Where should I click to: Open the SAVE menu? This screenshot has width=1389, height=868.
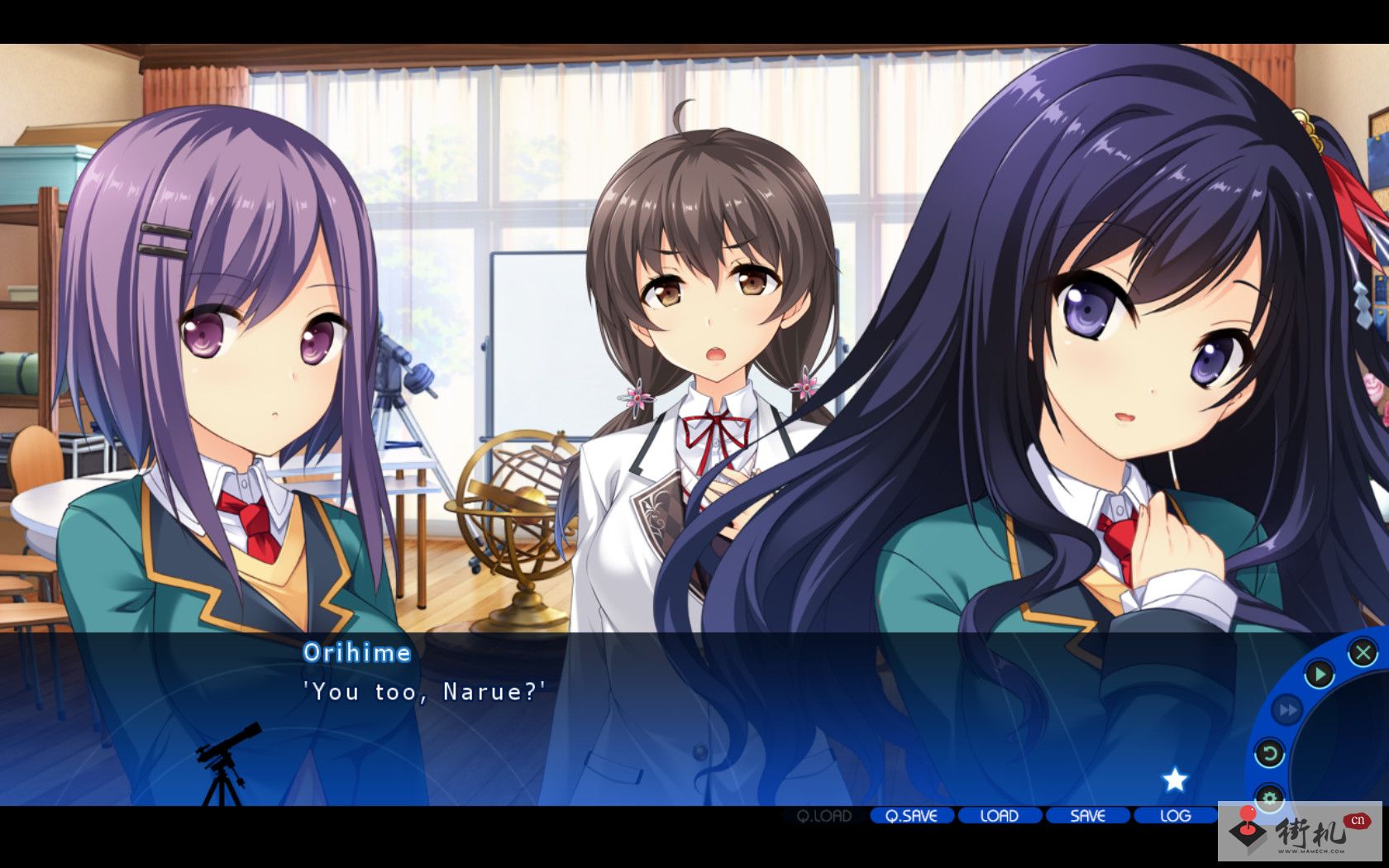[1087, 816]
